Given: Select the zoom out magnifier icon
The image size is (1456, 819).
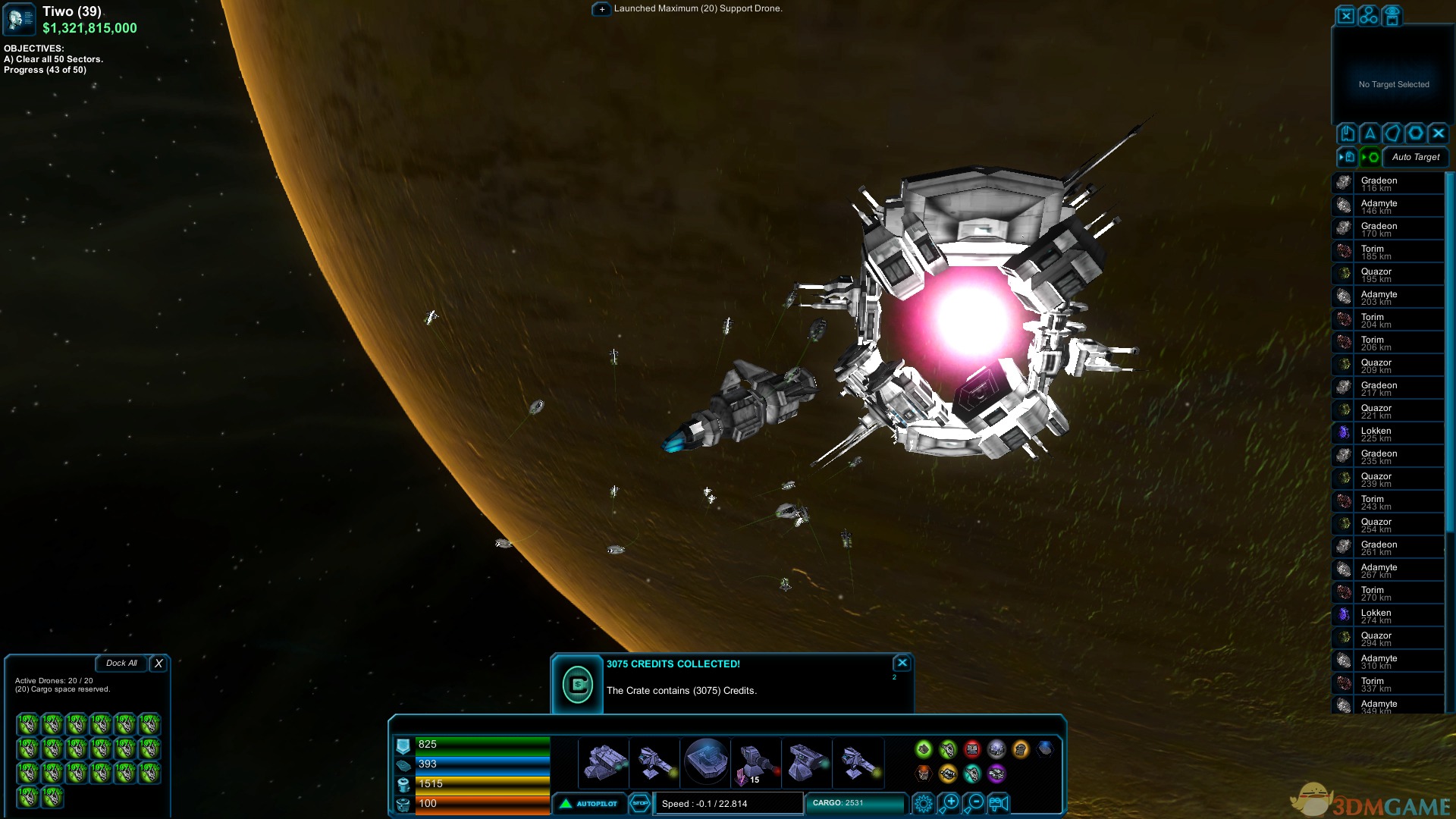Looking at the screenshot, I should point(974,803).
